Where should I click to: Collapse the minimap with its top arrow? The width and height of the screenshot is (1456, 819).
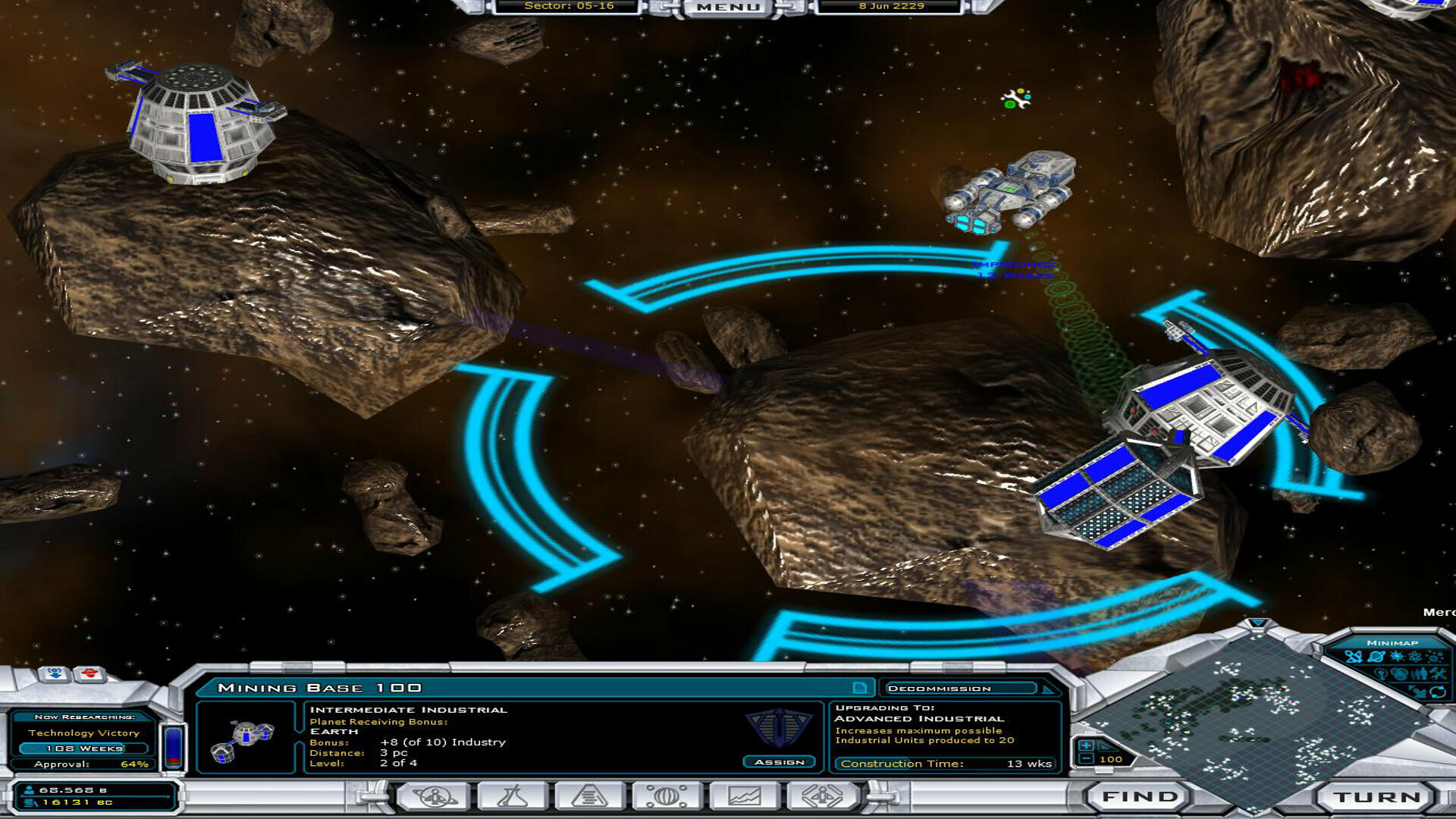click(x=1257, y=623)
